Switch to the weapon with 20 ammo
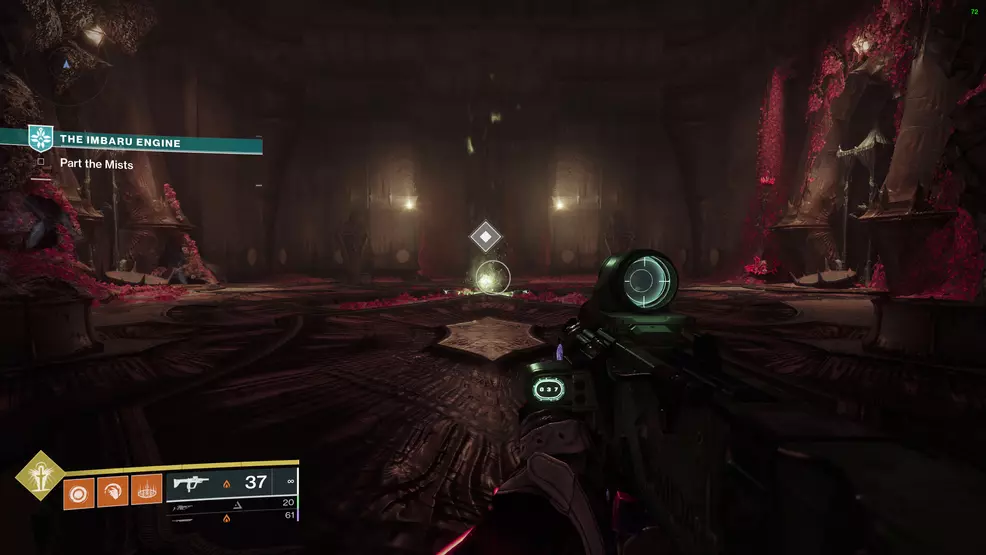Image resolution: width=986 pixels, height=555 pixels. click(x=232, y=504)
